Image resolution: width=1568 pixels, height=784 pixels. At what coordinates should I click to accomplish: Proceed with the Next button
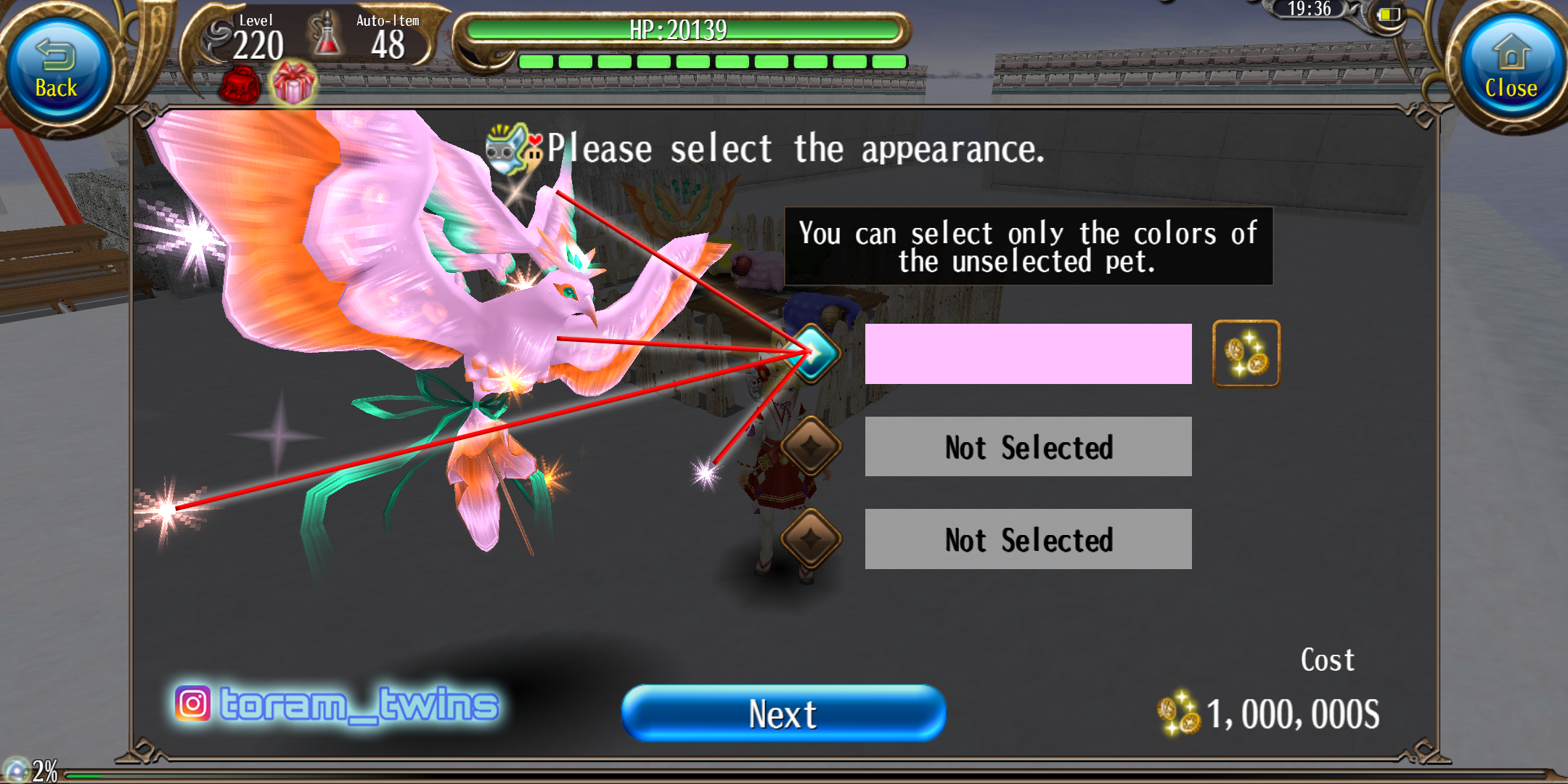(784, 714)
